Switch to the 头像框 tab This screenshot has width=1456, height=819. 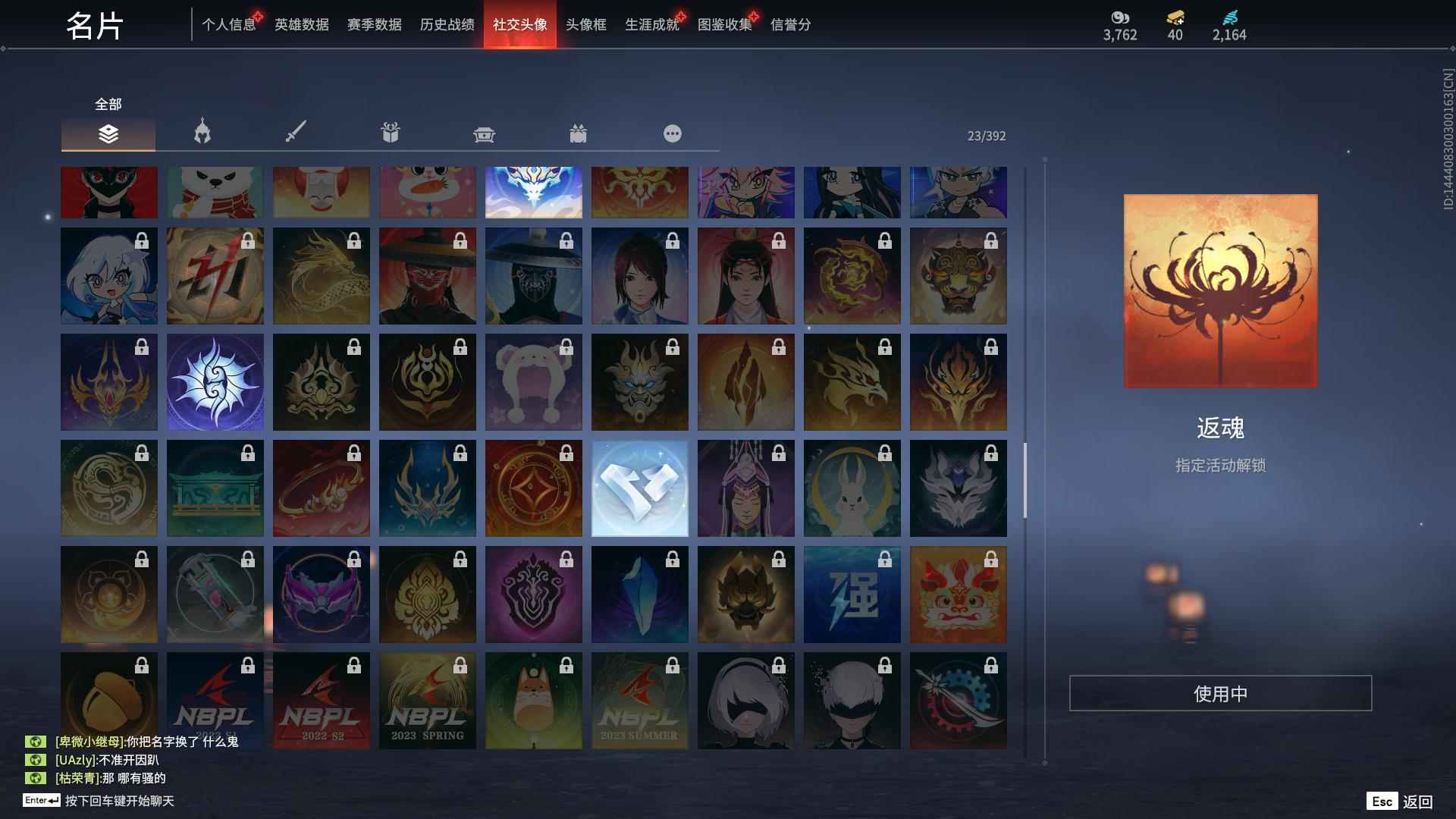point(584,24)
